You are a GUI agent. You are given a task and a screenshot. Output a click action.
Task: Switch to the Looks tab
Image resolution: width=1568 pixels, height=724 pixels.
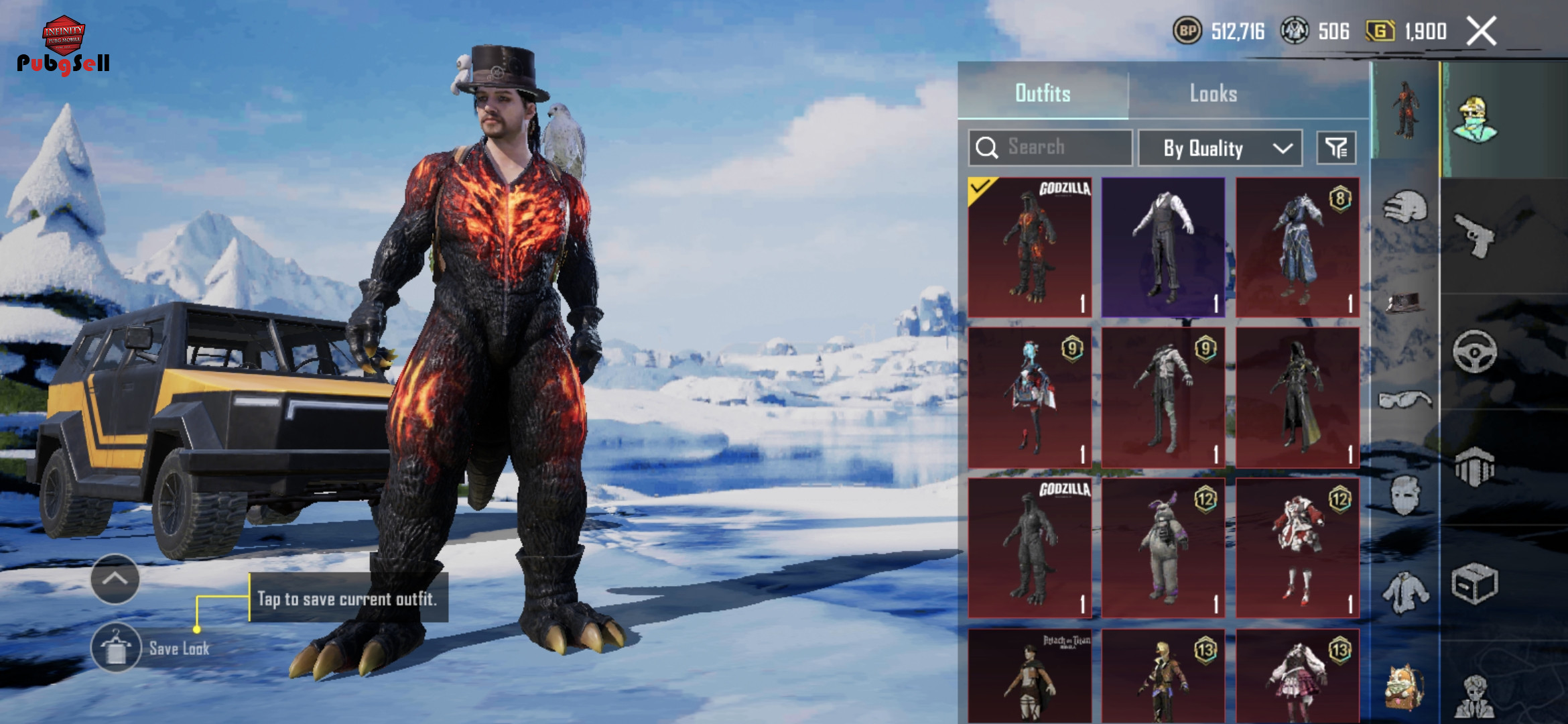coord(1213,93)
